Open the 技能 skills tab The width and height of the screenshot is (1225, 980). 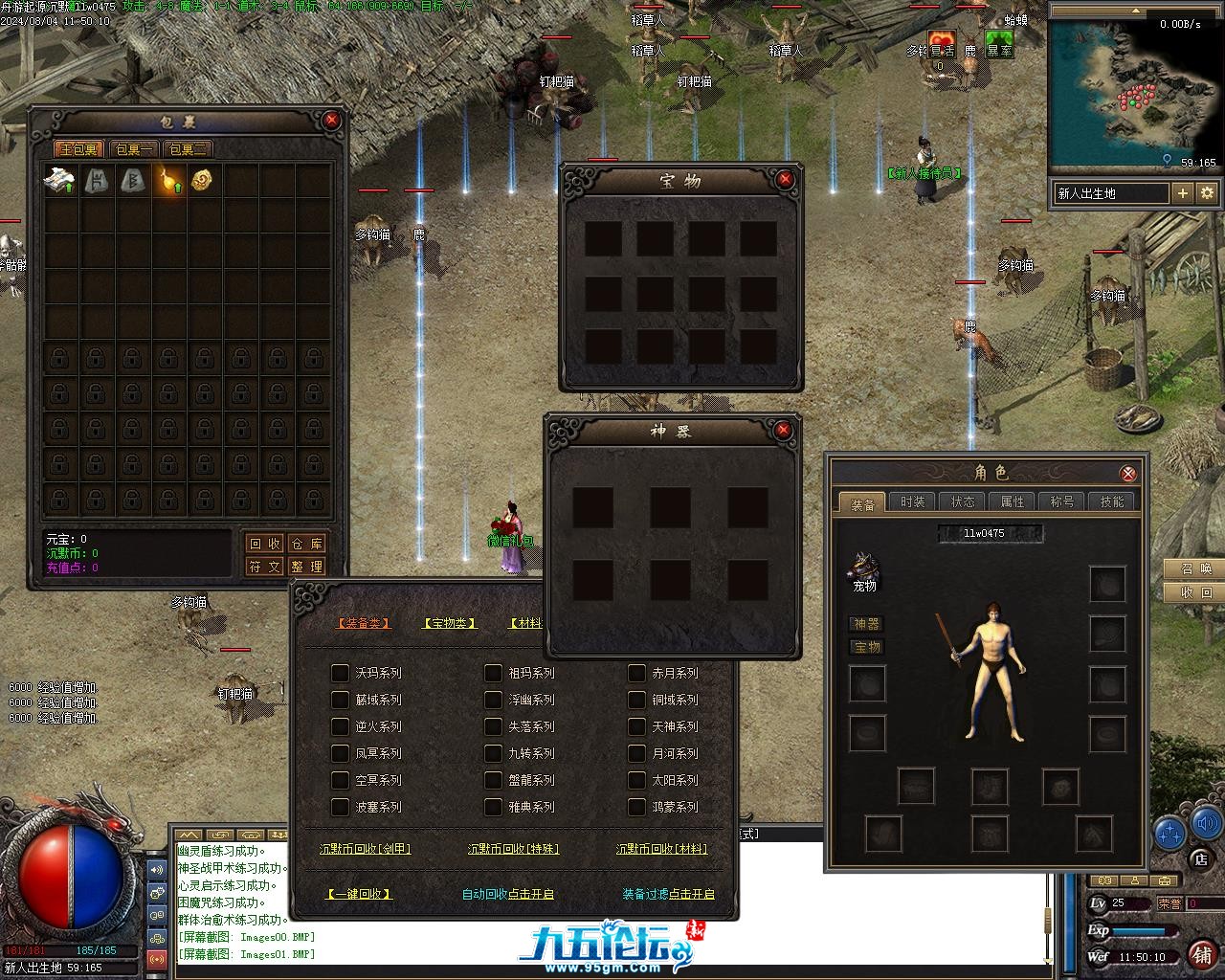(1112, 501)
